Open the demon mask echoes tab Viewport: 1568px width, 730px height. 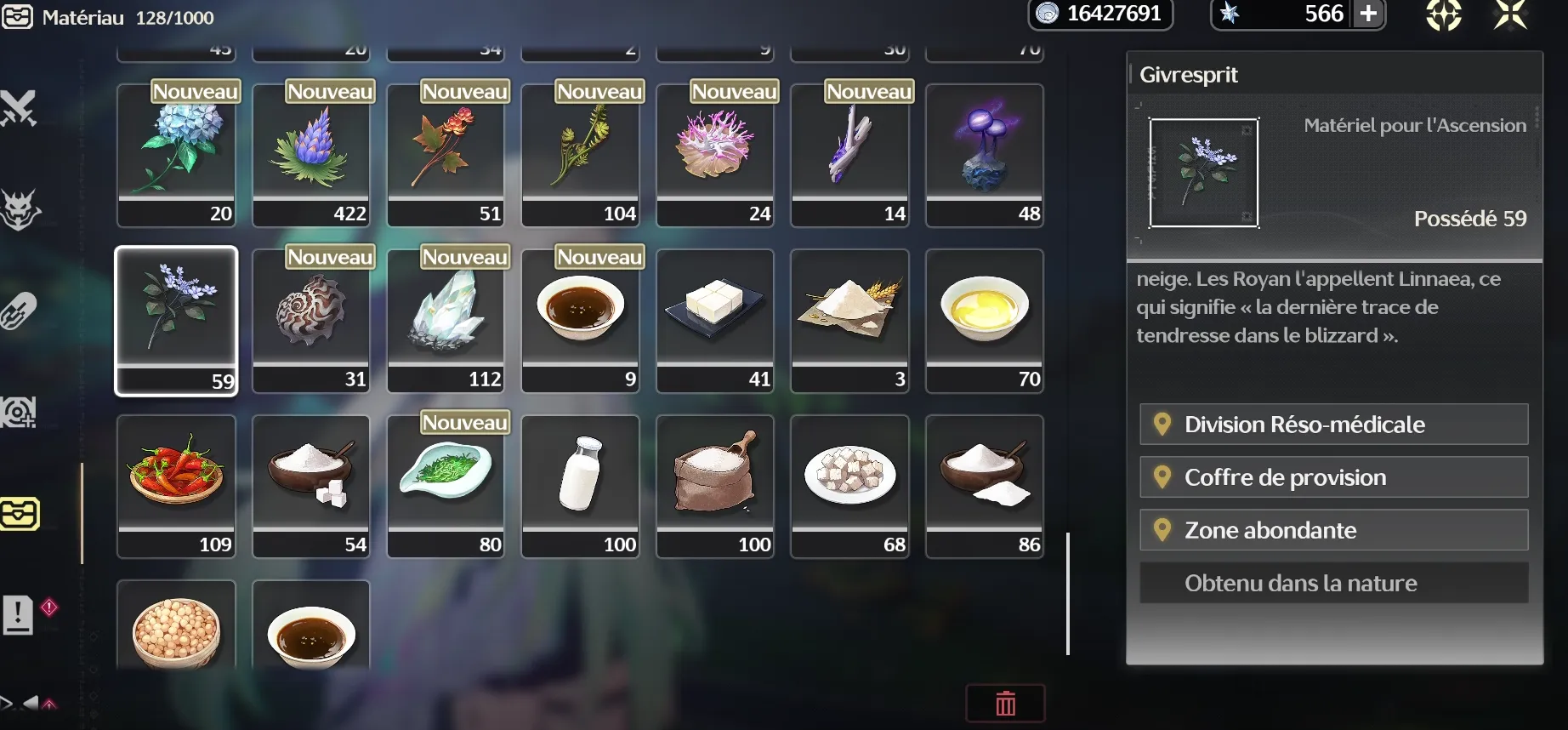tap(19, 209)
